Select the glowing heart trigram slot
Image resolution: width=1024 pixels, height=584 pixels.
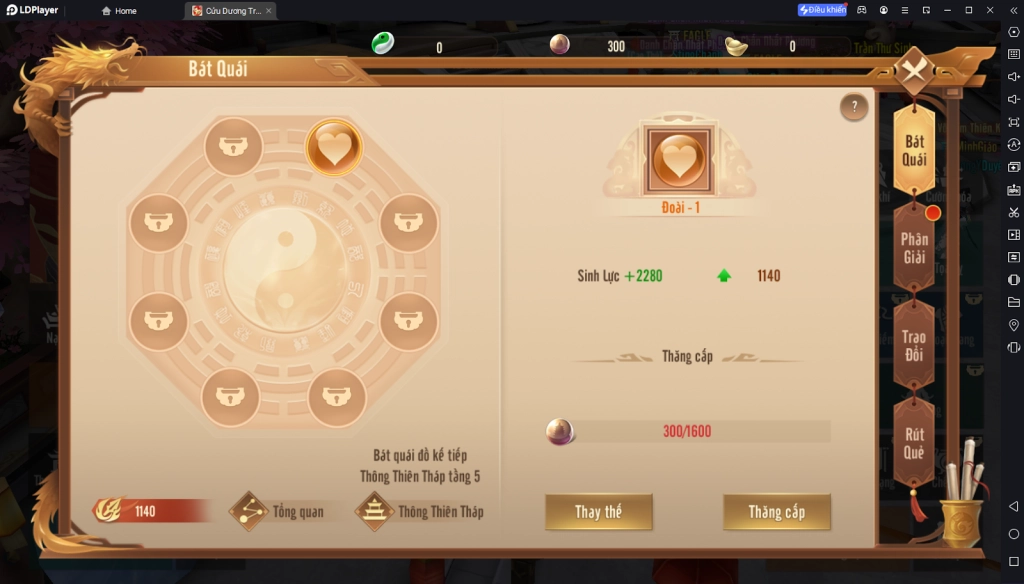(x=334, y=148)
